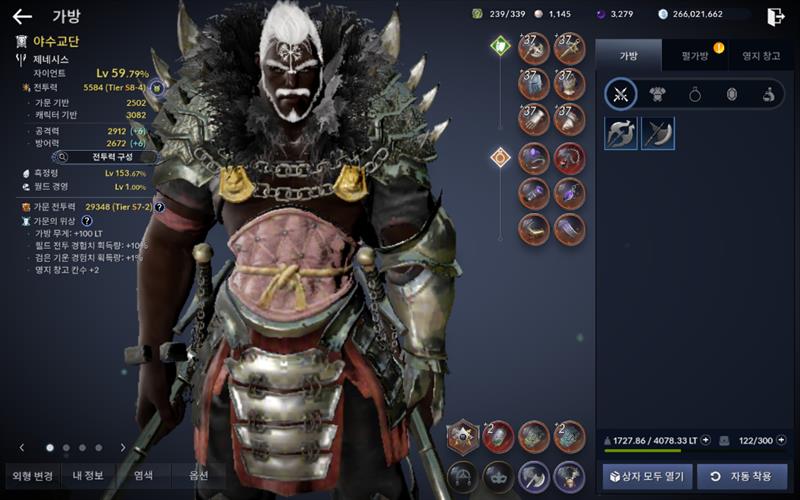Viewport: 800px width, 500px height.
Task: Click the exit door icon
Action: point(775,16)
